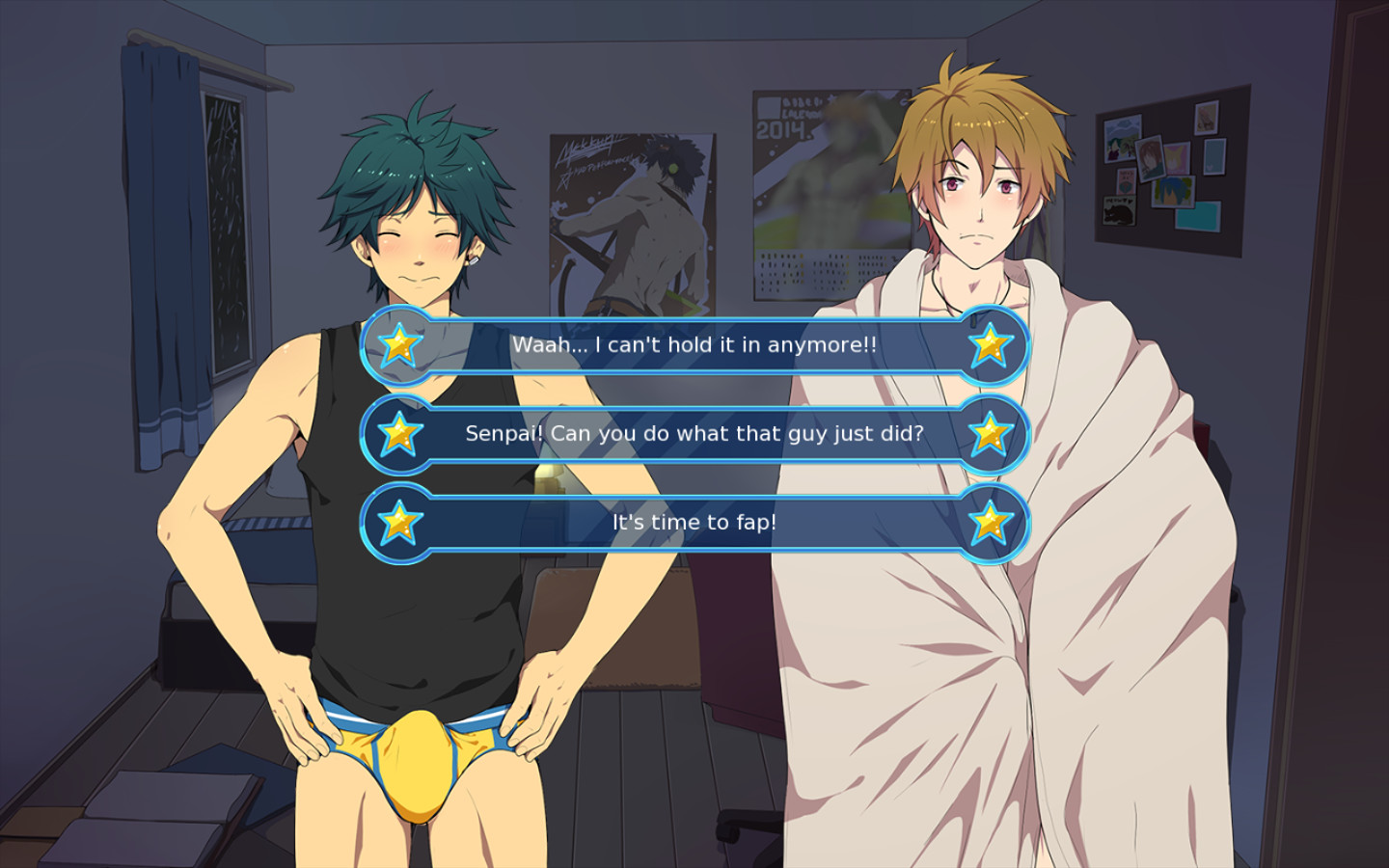Viewport: 1389px width, 868px height.
Task: Click the right star beside "It's time to fap!"
Action: (x=991, y=523)
